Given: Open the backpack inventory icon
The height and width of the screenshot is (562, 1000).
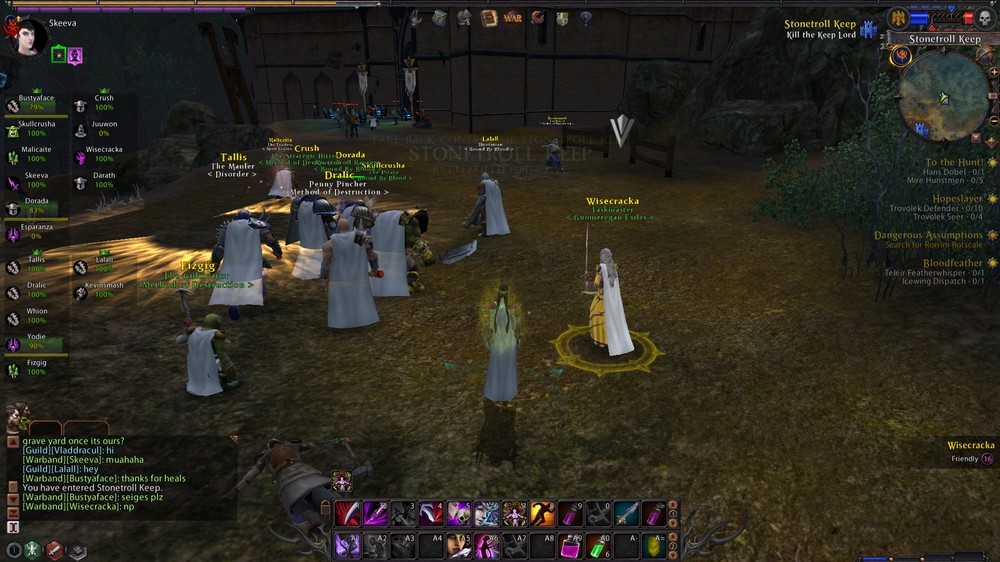Looking at the screenshot, I should [440, 17].
